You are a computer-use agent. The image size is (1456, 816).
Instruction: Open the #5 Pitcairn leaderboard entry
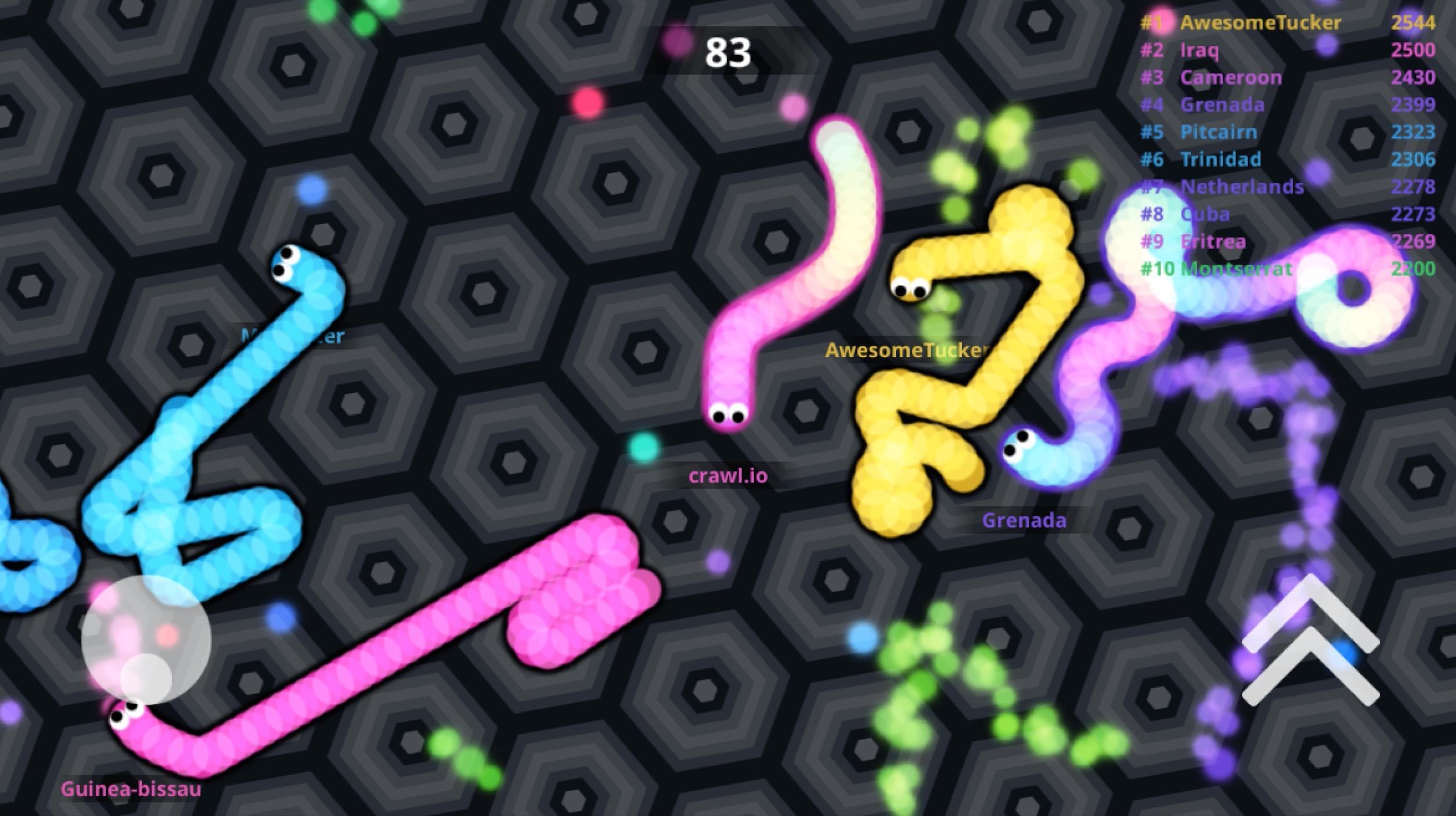1219,132
